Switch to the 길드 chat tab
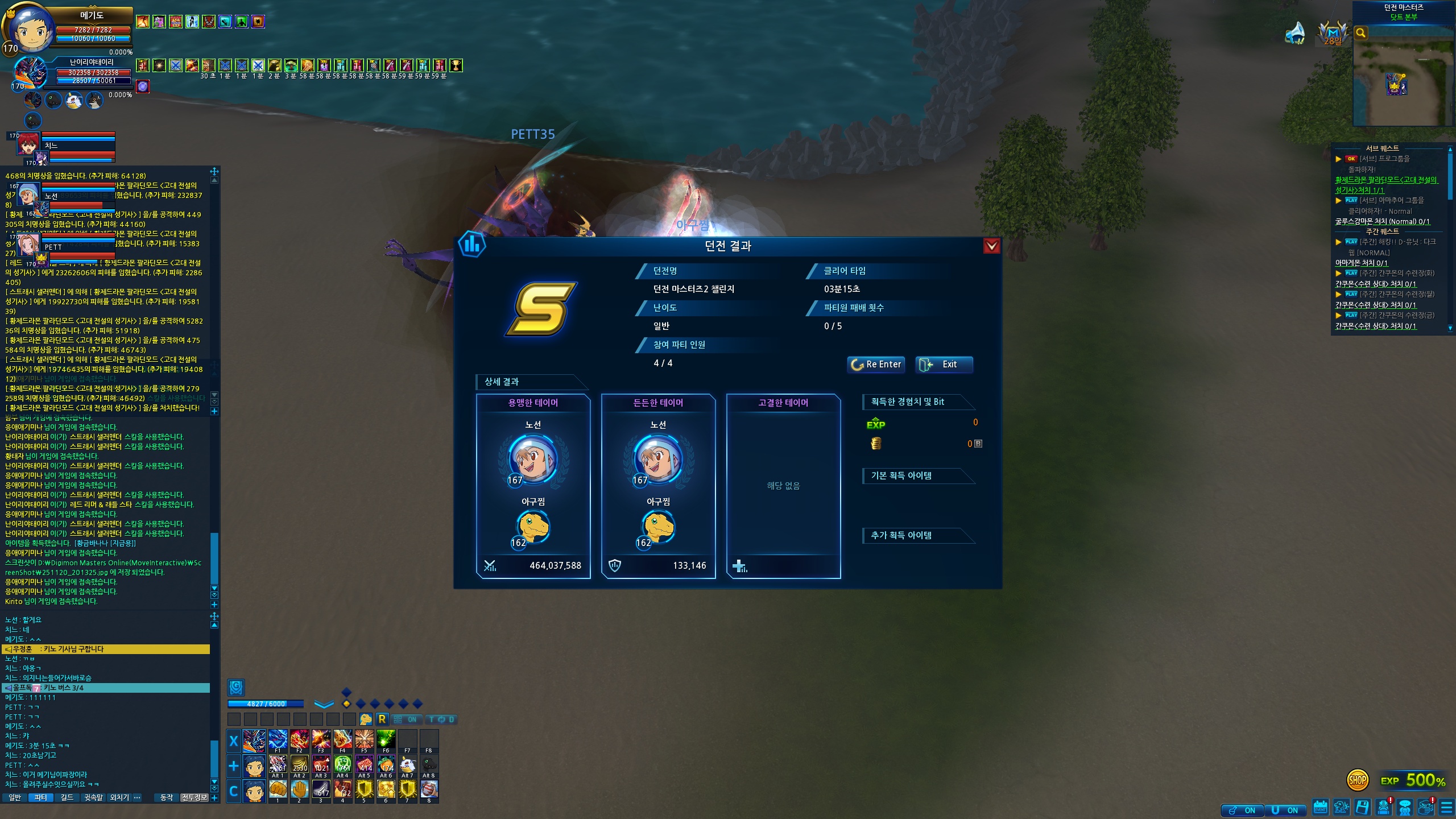The width and height of the screenshot is (1456, 819). (67, 797)
